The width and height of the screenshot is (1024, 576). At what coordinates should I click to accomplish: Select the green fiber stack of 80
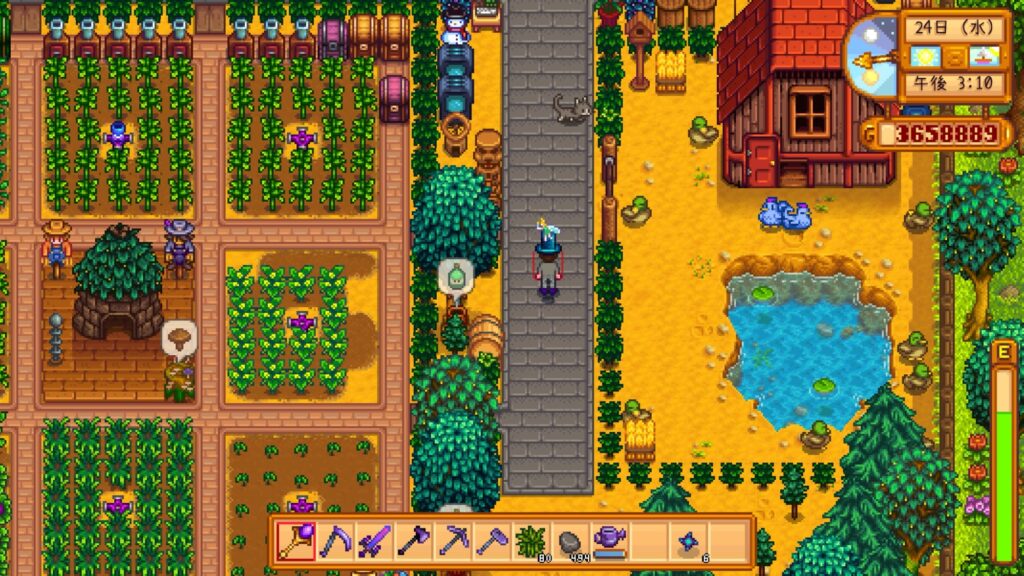point(530,541)
